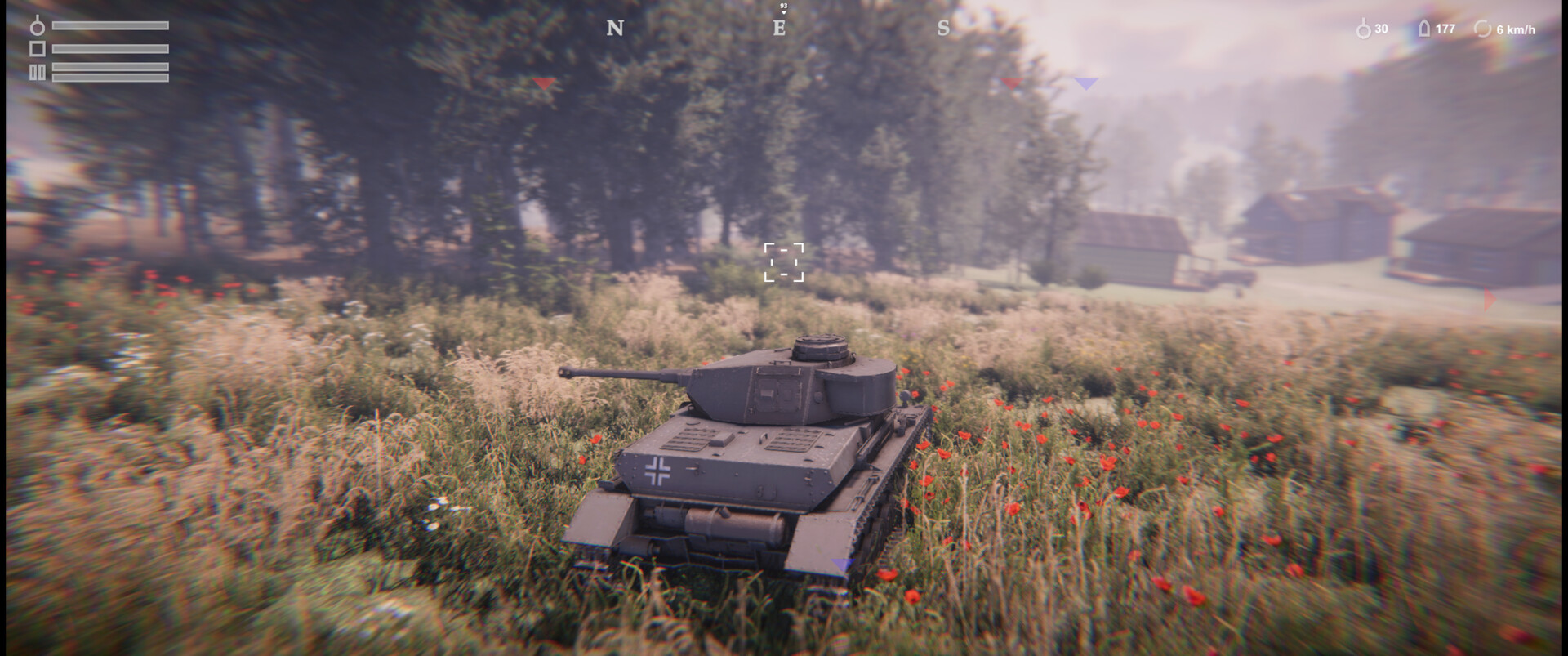
Task: Click the round grenade icon in top-left HUD
Action: [x=36, y=26]
